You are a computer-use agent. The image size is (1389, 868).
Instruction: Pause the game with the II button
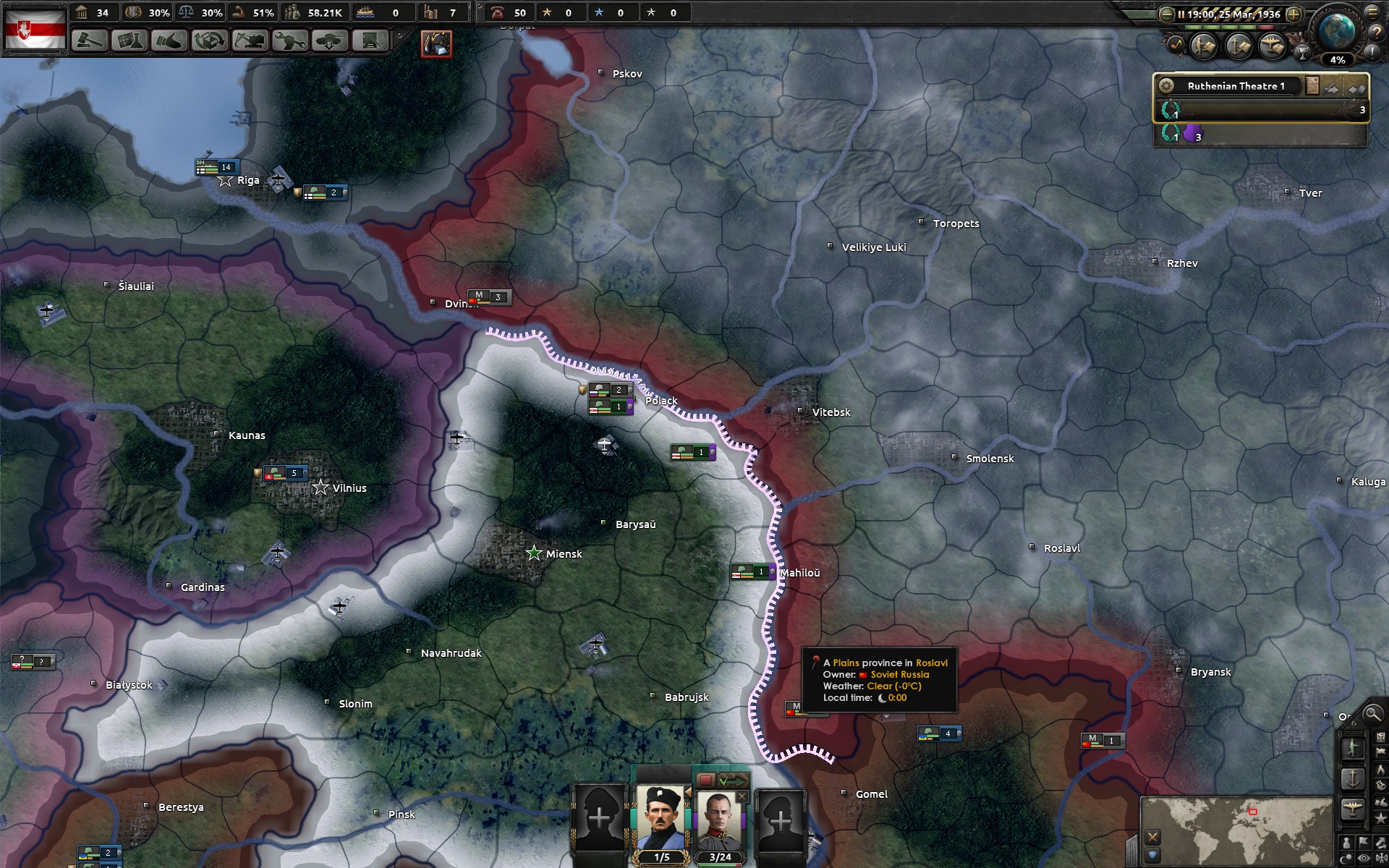pos(1181,14)
